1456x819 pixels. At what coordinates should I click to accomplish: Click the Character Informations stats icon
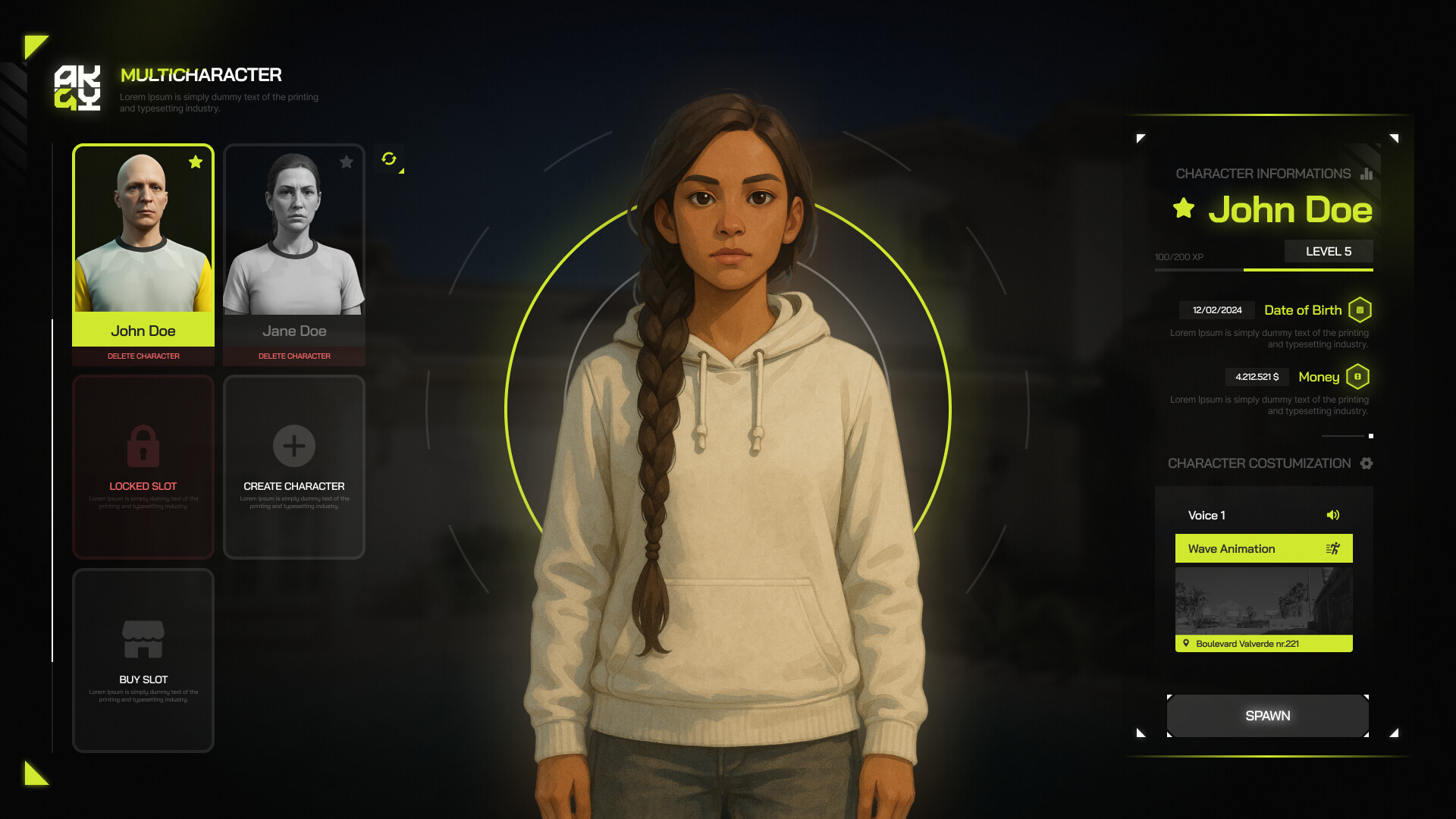point(1365,174)
